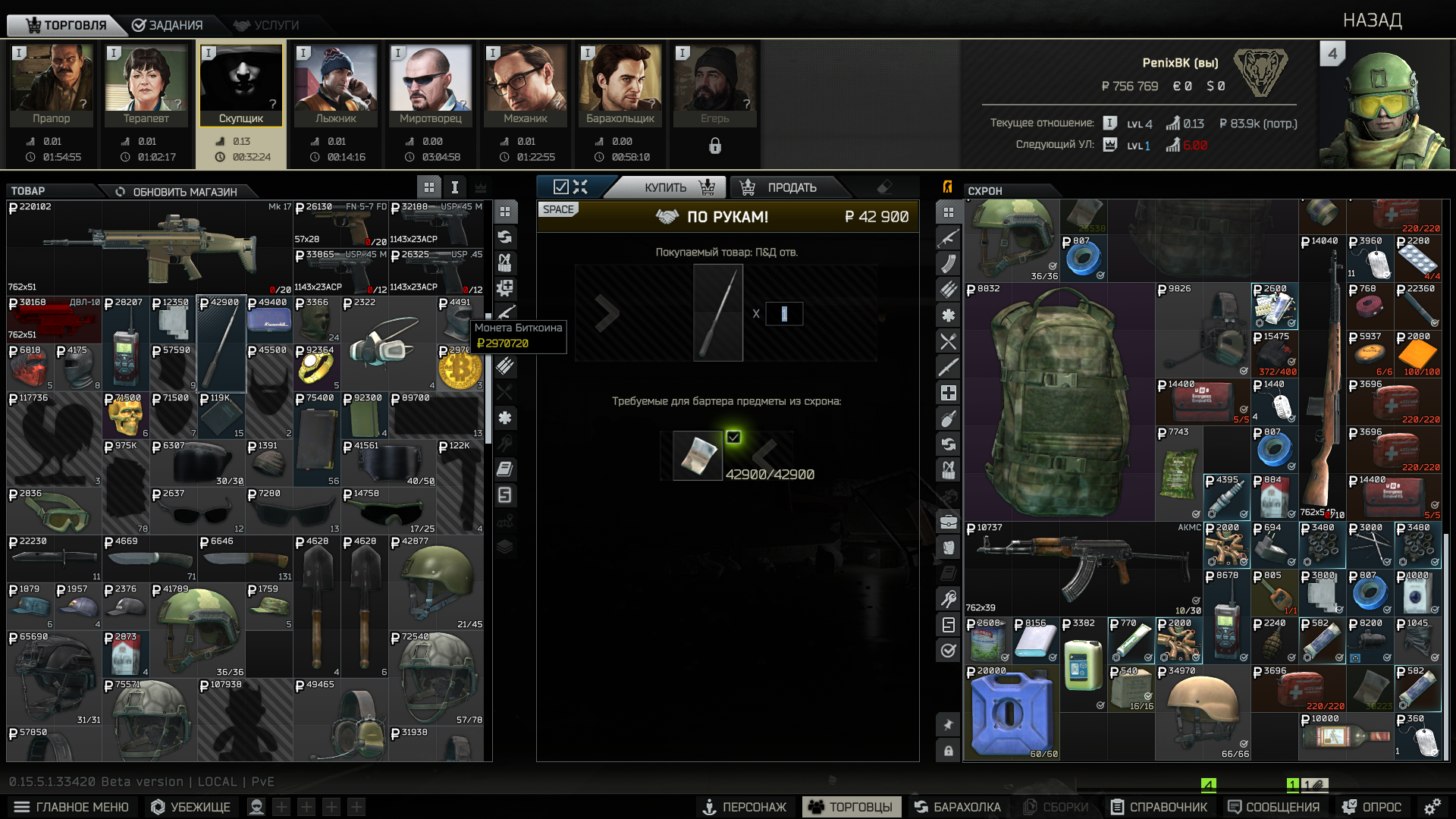Go to the УБЕЖИЩЕ hideout
1456x819 pixels.
click(x=191, y=807)
